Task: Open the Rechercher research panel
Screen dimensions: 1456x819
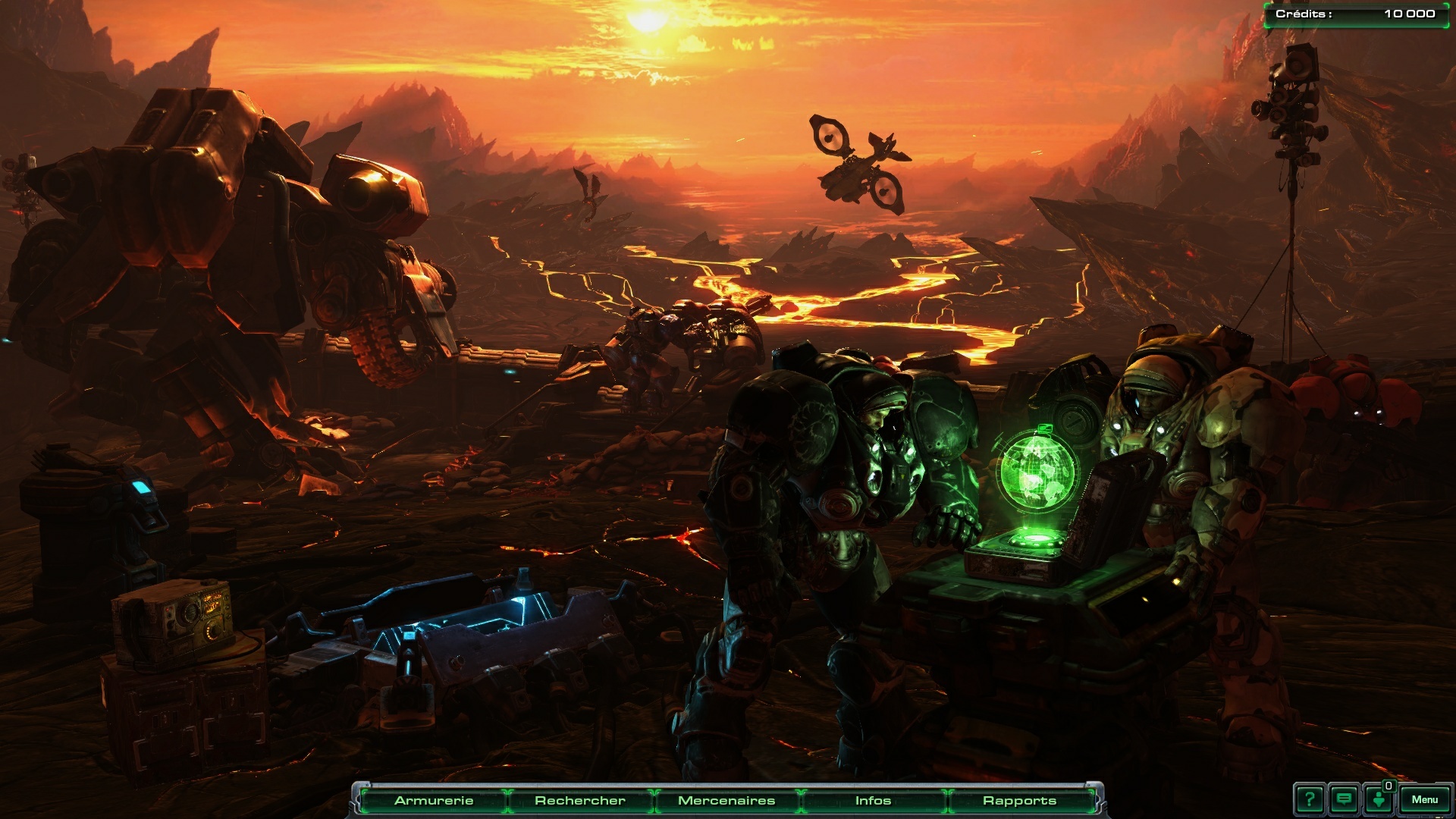Action: coord(580,801)
